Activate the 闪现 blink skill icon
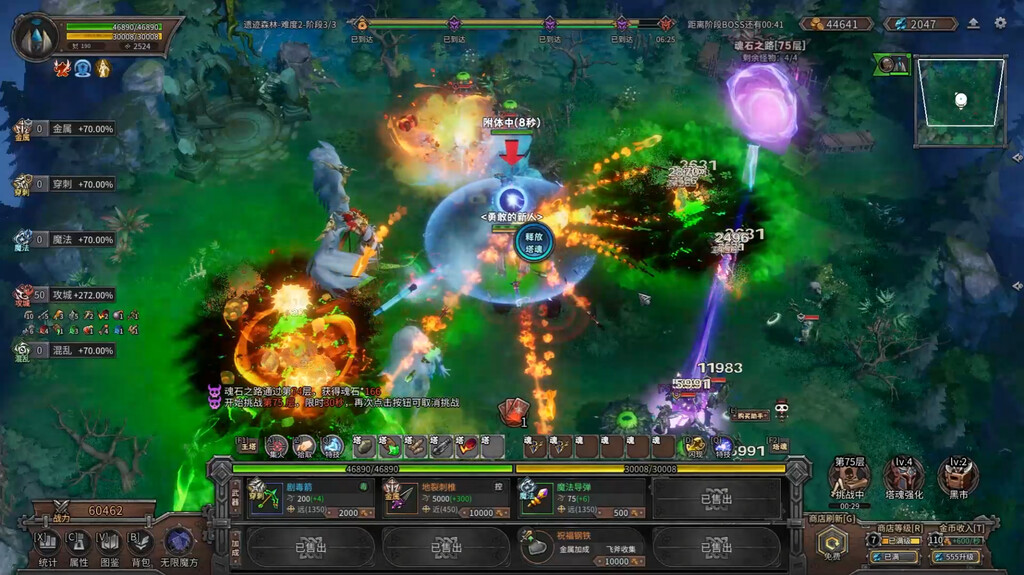This screenshot has width=1024, height=575. (x=693, y=446)
